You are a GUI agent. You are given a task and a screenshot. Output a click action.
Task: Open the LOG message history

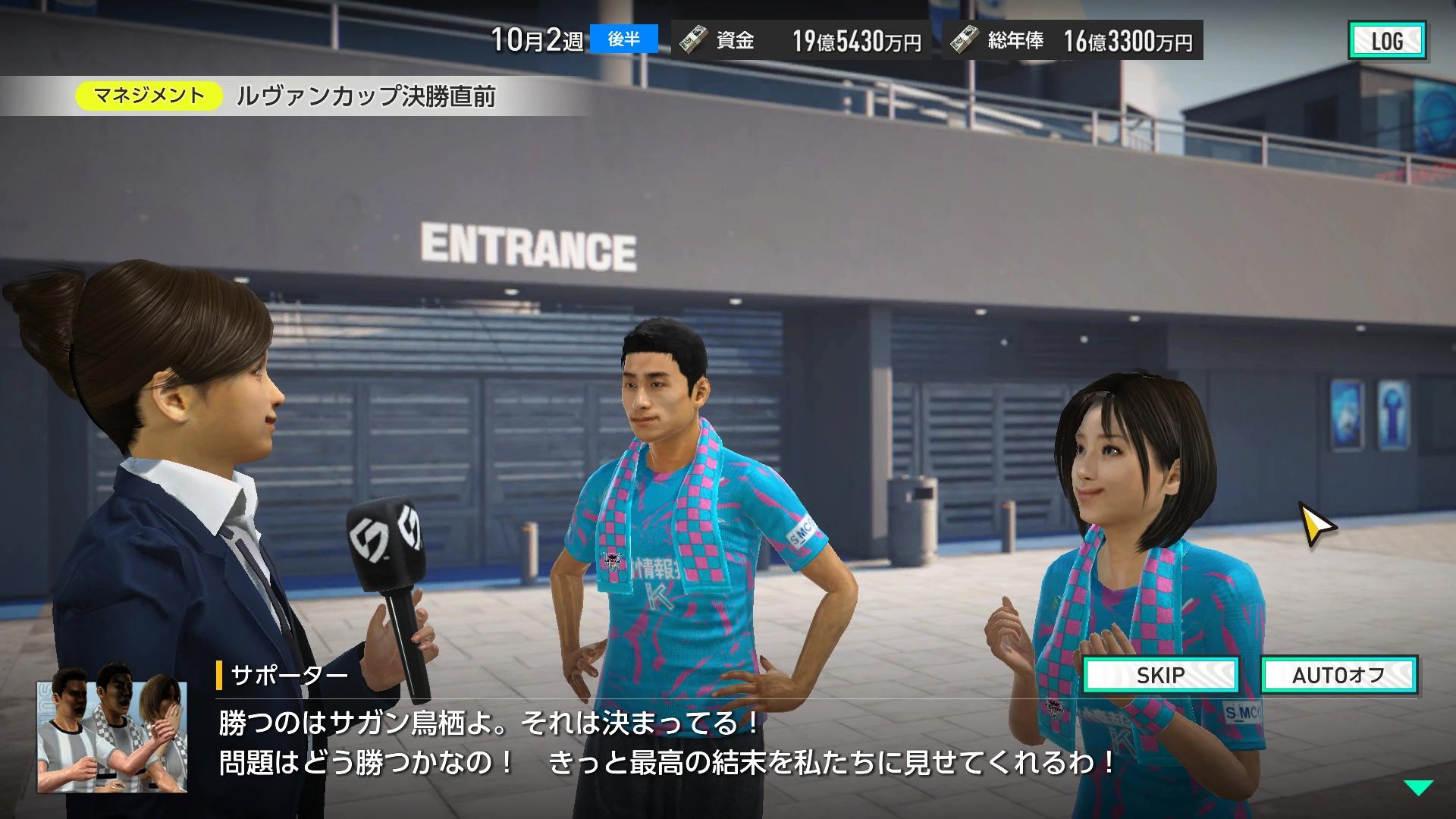pyautogui.click(x=1389, y=39)
